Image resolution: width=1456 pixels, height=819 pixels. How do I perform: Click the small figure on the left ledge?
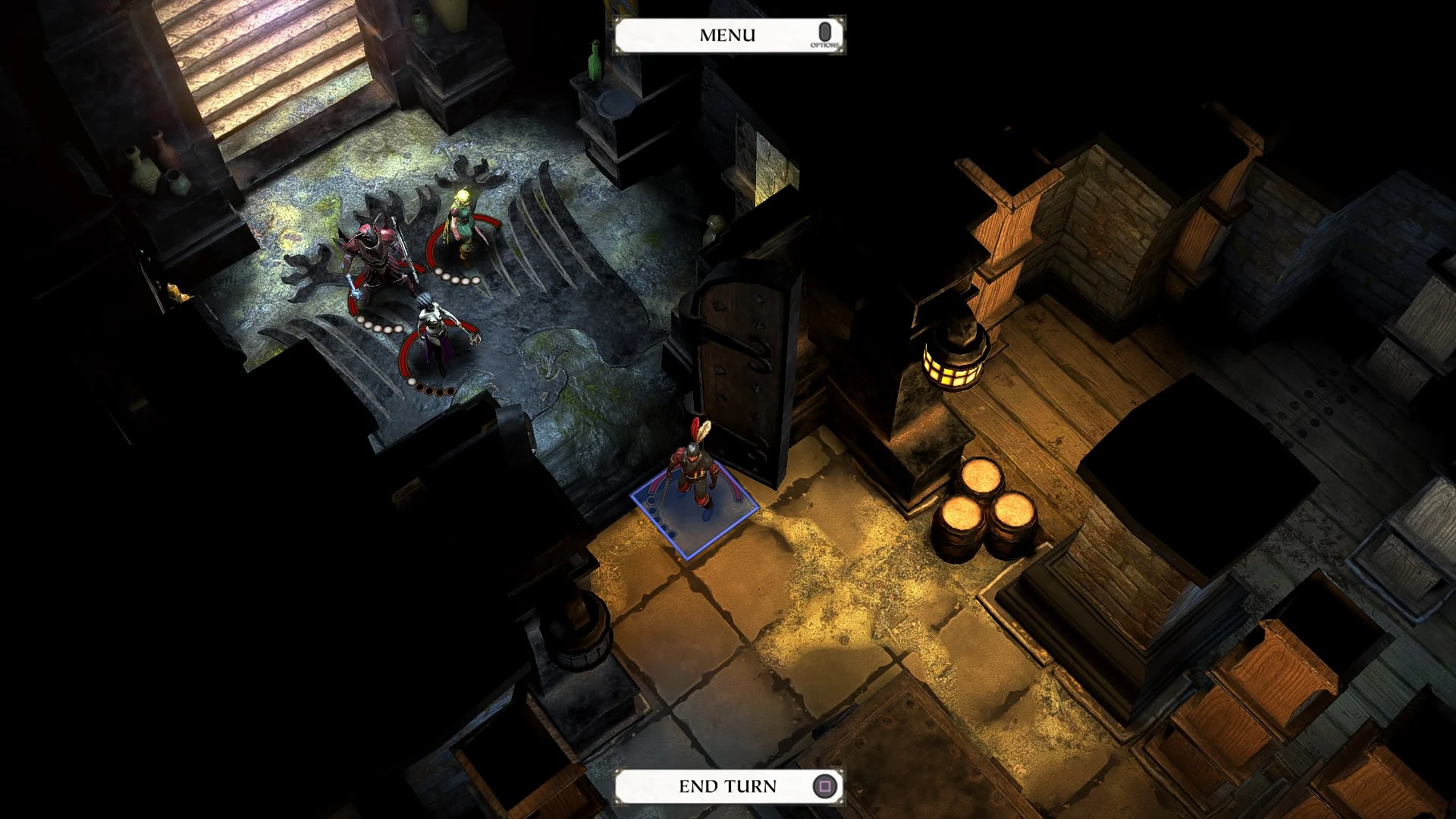[x=177, y=292]
